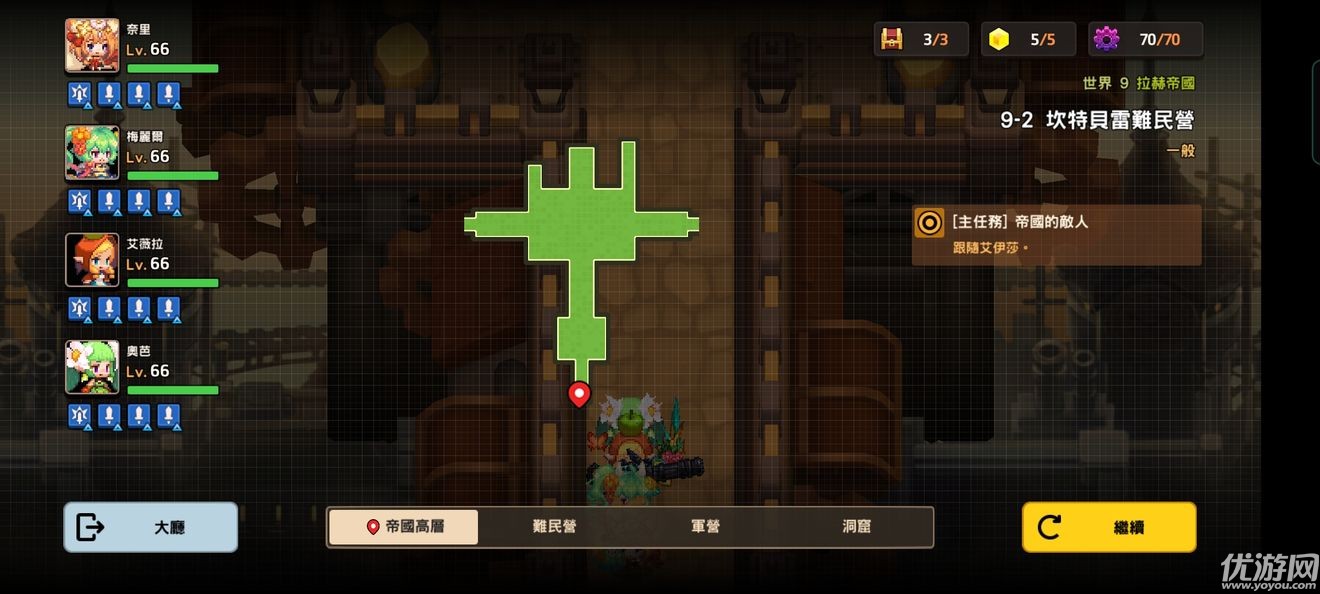Select the 帝國高層 map tab
This screenshot has width=1320, height=594.
click(404, 527)
